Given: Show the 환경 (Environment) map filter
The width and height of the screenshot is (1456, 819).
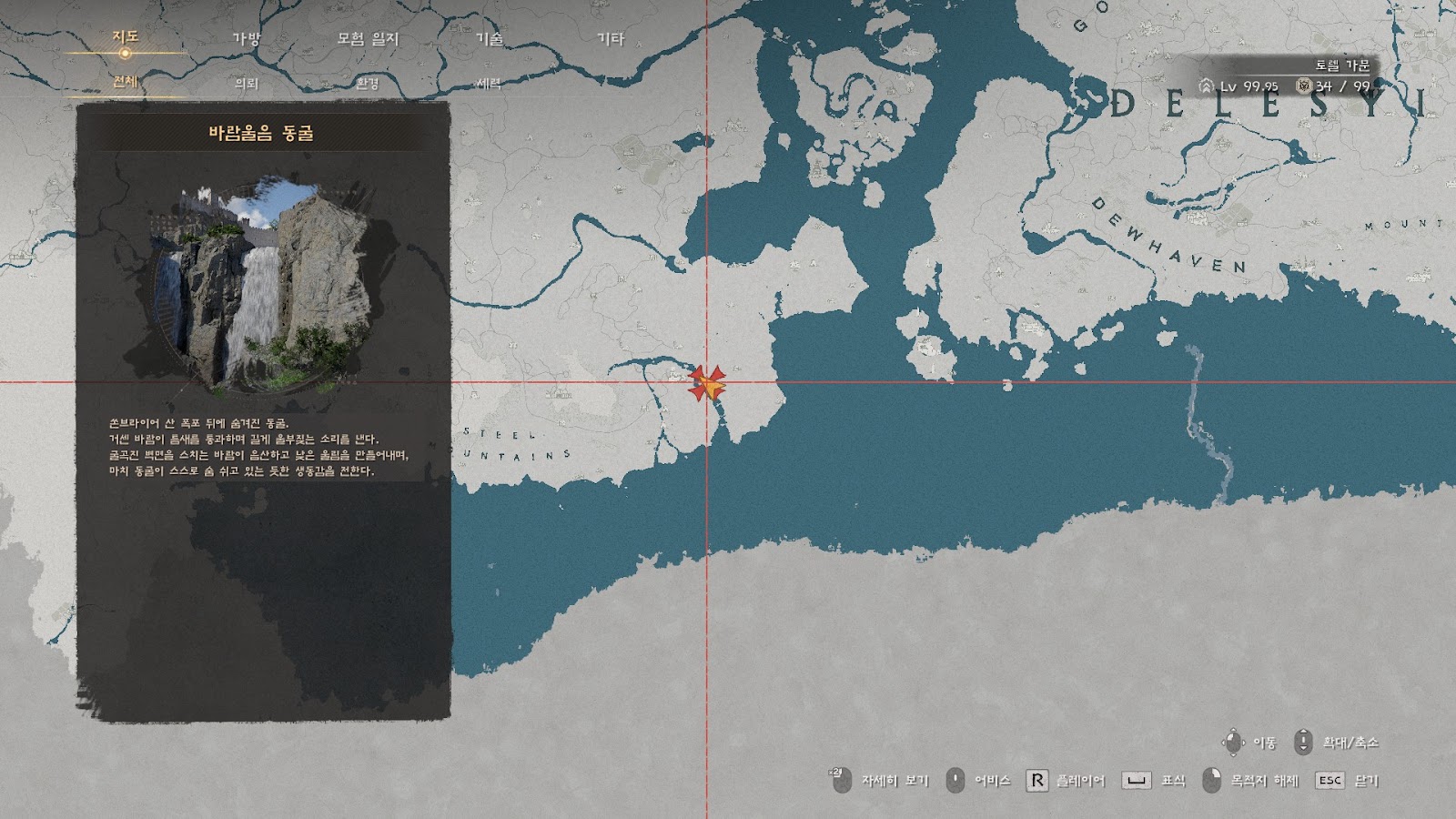Looking at the screenshot, I should click(x=368, y=84).
